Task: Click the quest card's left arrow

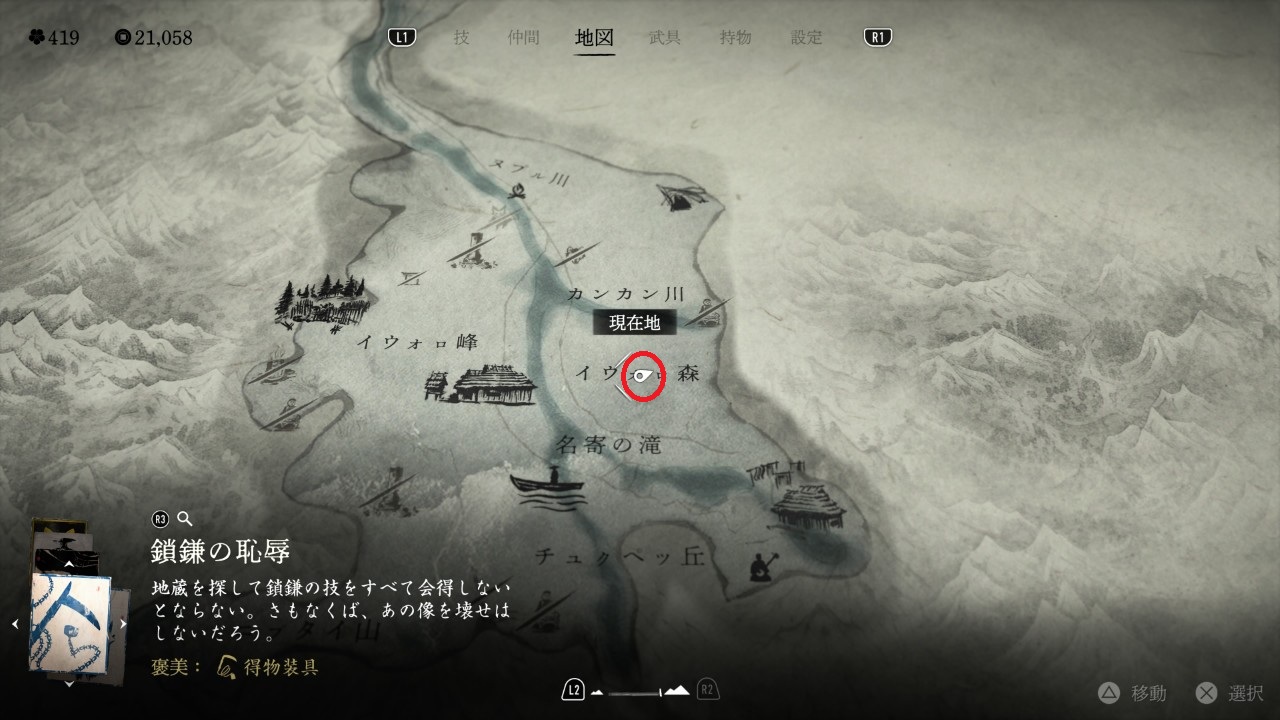Action: [15, 623]
